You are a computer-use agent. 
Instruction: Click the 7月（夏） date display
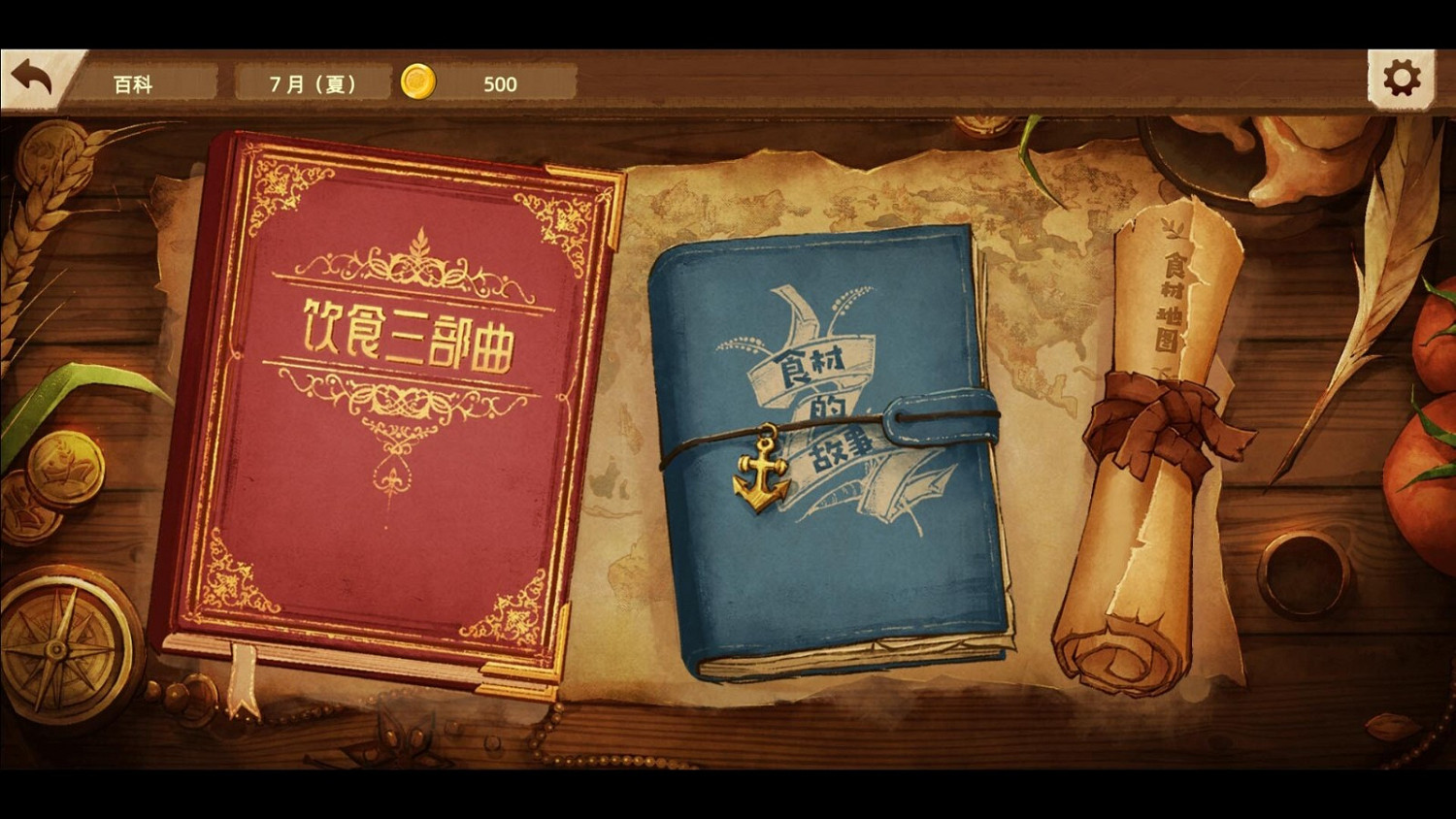313,83
